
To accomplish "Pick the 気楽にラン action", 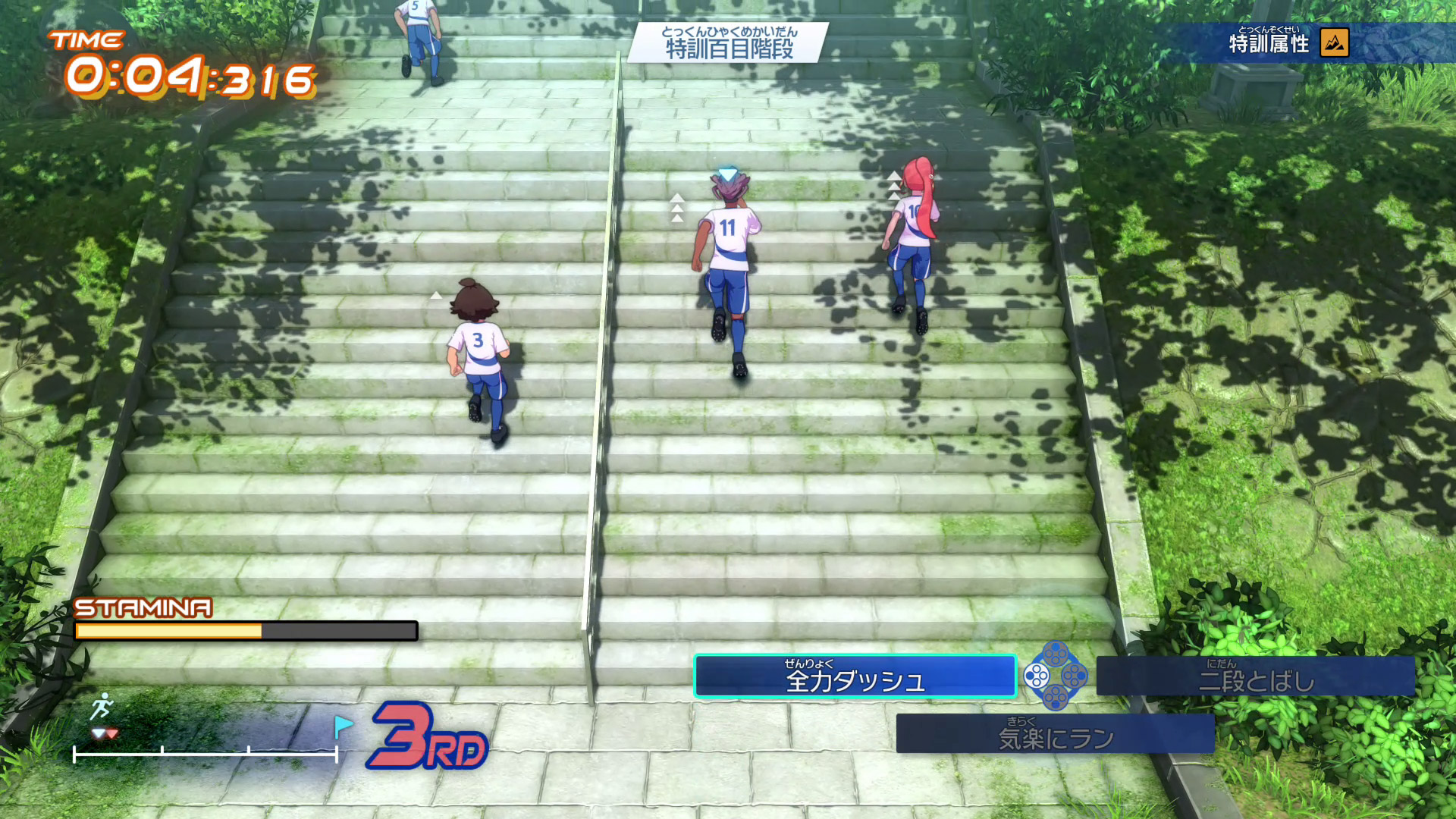I will (1055, 733).
